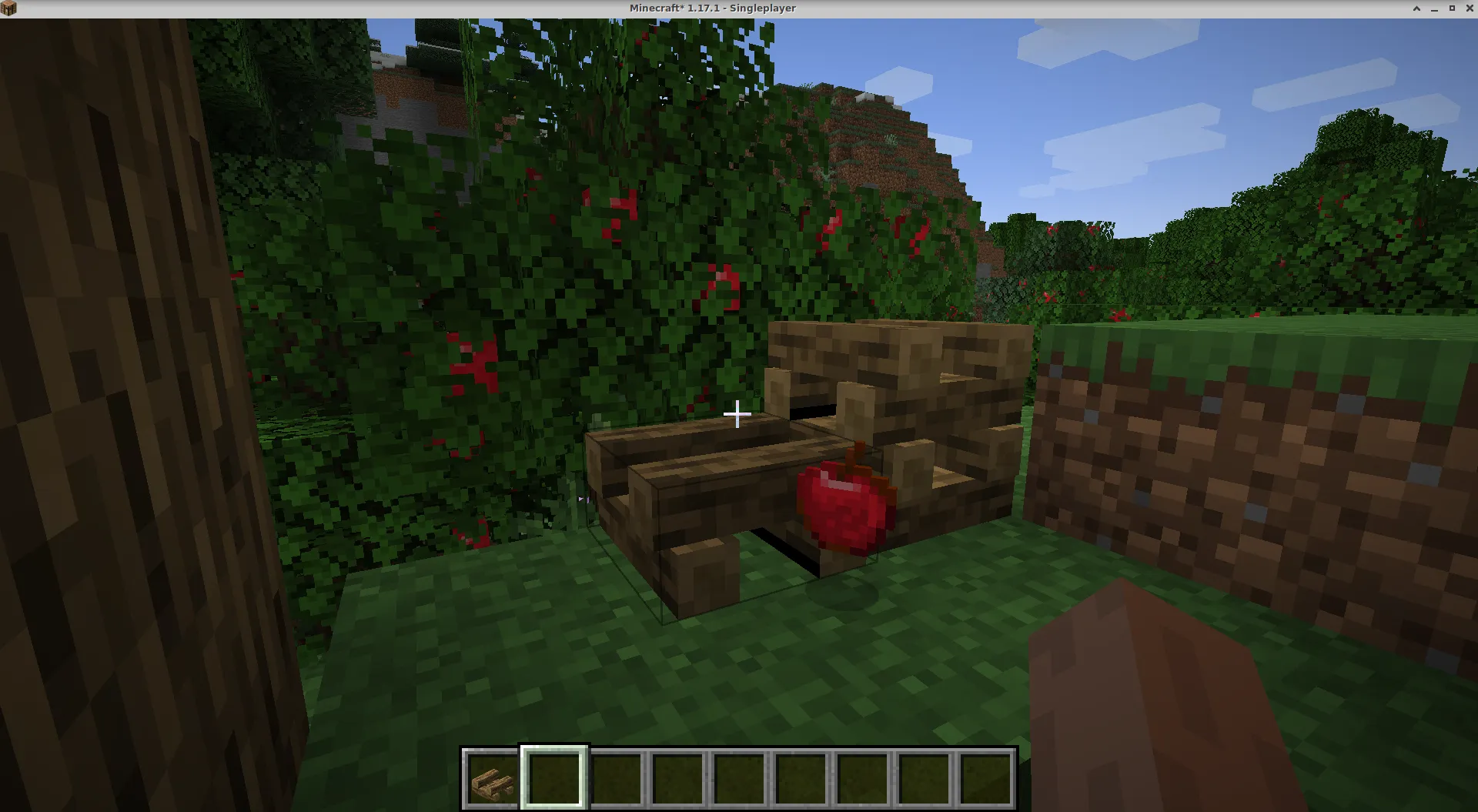This screenshot has height=812, width=1478.
Task: Click the window shade arrow in the title bar
Action: (1416, 8)
